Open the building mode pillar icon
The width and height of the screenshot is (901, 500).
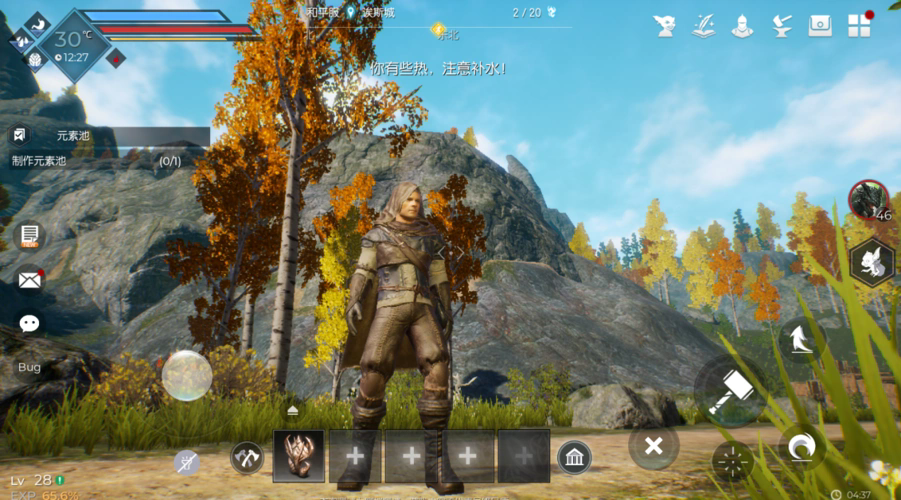click(x=574, y=457)
